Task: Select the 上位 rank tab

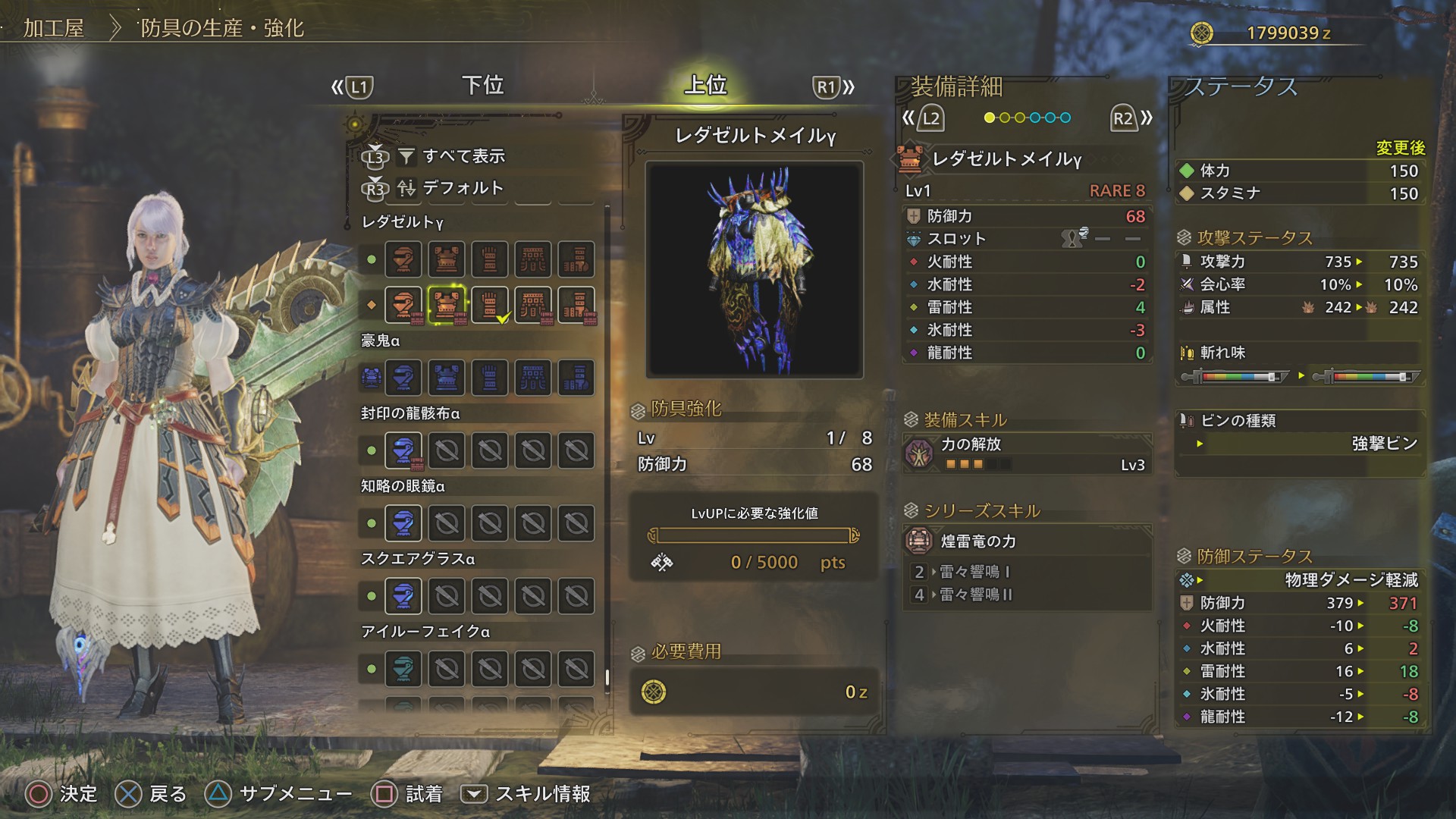Action: [705, 85]
